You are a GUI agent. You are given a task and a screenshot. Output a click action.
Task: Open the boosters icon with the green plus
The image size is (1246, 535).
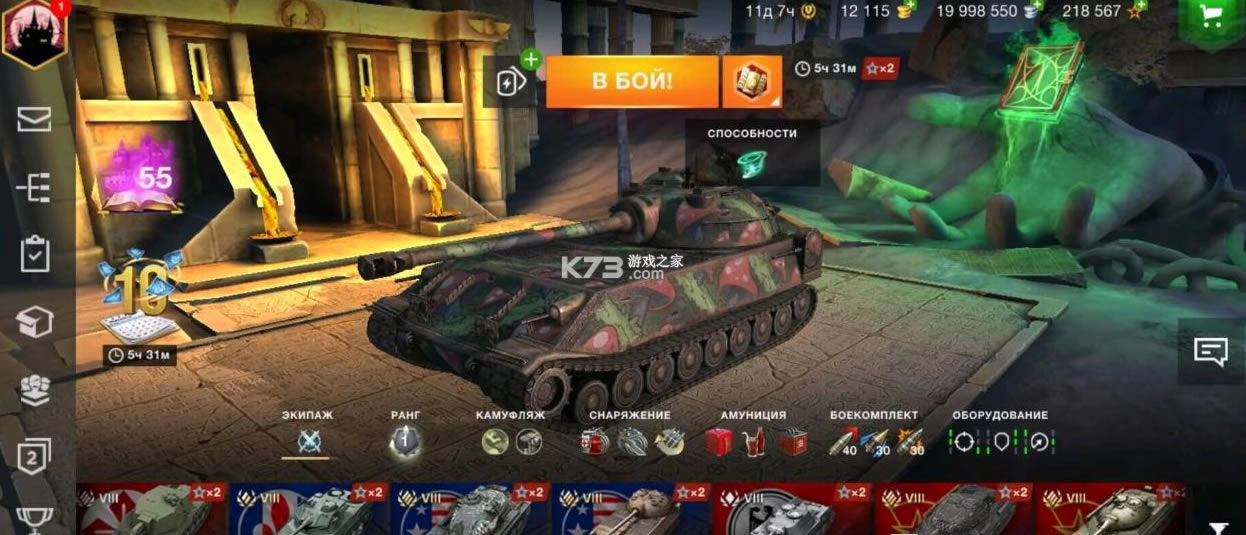[512, 80]
